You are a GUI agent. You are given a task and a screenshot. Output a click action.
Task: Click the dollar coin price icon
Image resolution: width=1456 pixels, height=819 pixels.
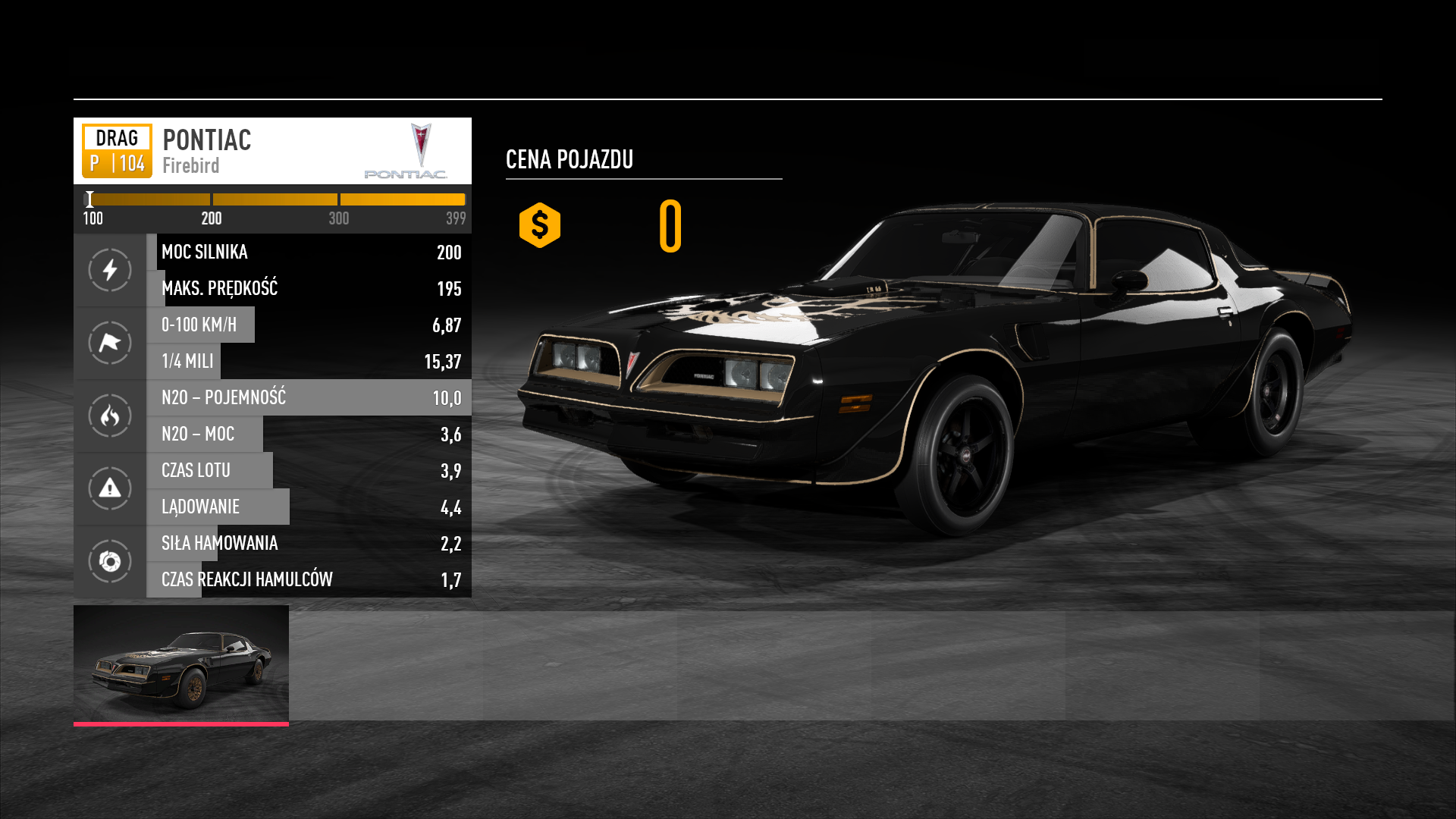tap(540, 225)
